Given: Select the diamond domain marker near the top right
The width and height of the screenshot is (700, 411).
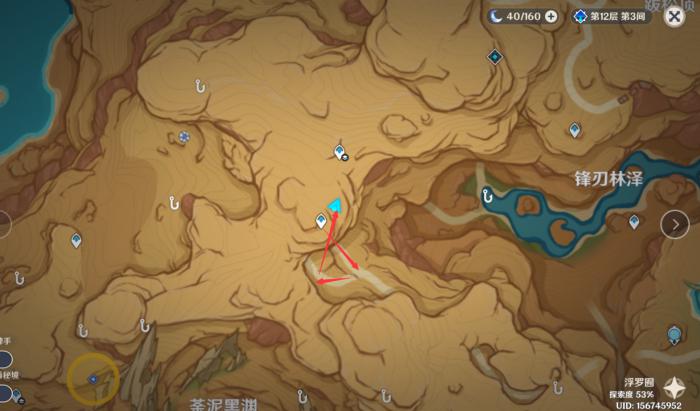Looking at the screenshot, I should 494,57.
